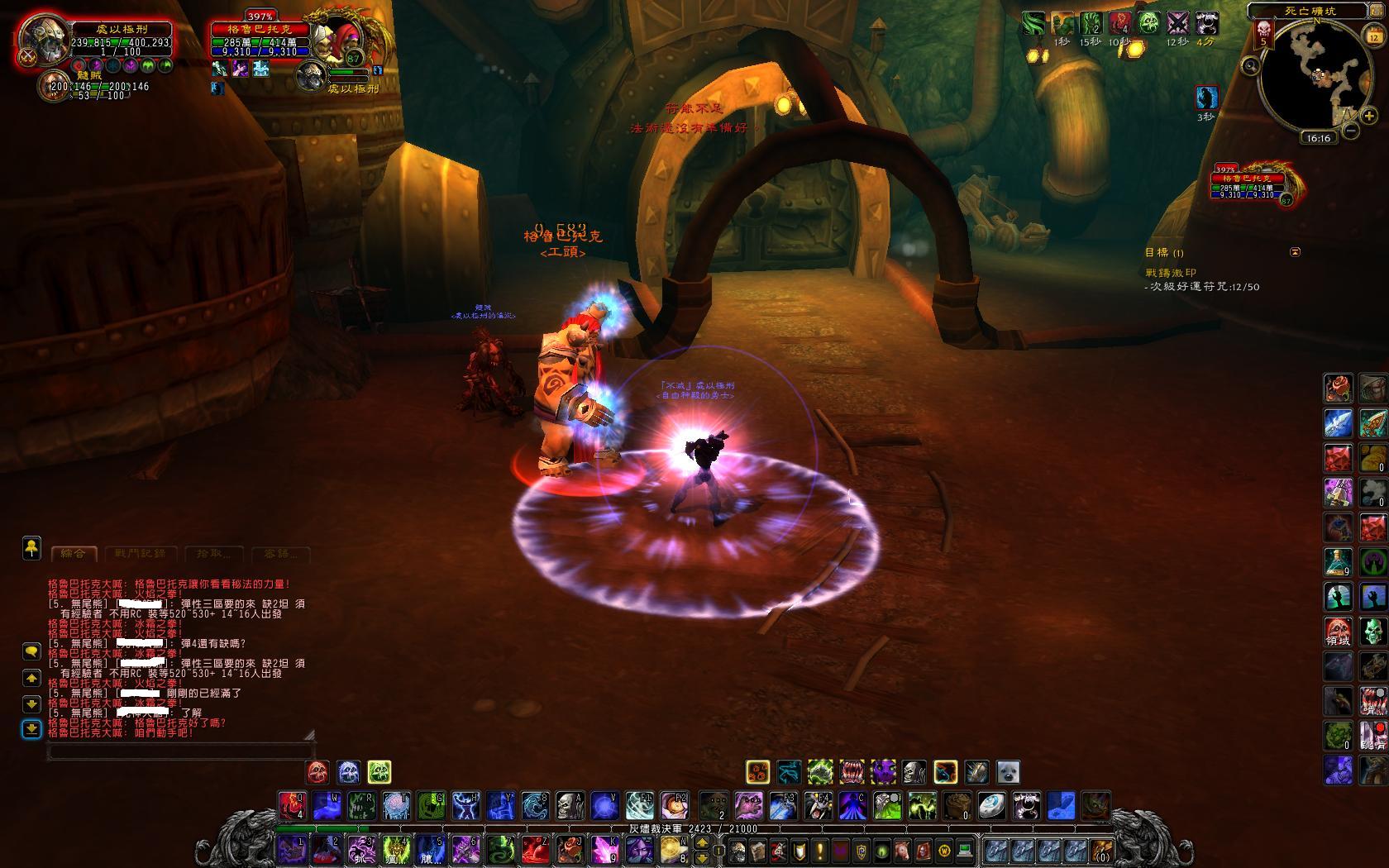Collapse the 目標 objectives tracker

click(x=1296, y=252)
